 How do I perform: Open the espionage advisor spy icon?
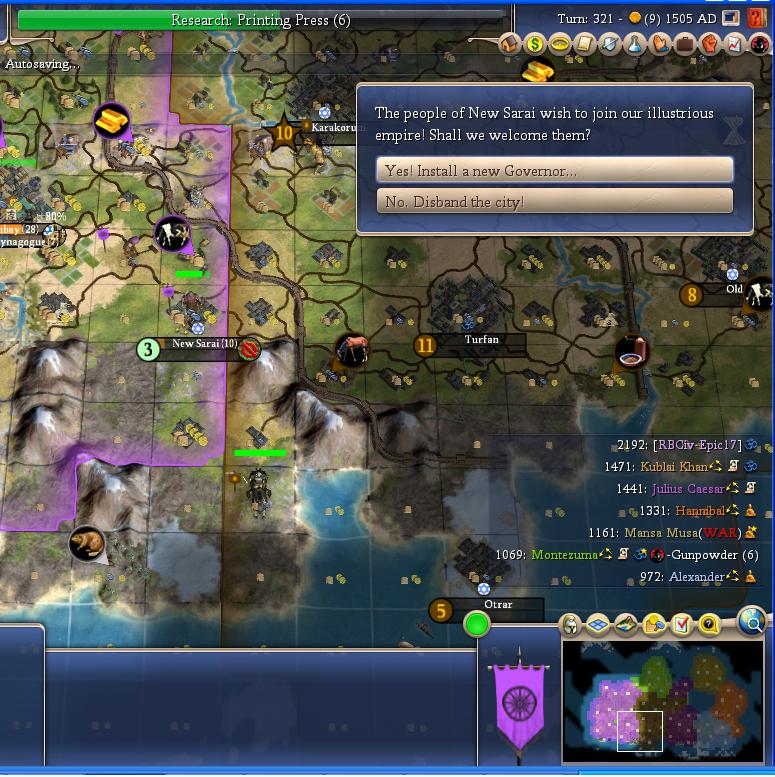(x=760, y=44)
